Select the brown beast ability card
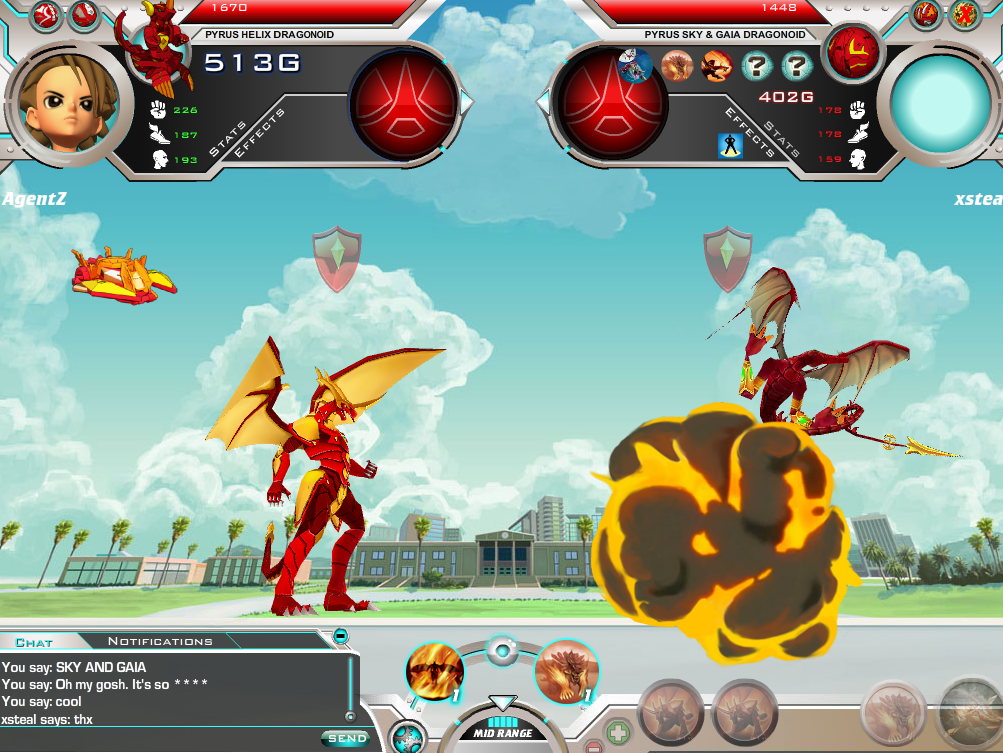Viewport: 1003px width, 753px height. (x=567, y=671)
